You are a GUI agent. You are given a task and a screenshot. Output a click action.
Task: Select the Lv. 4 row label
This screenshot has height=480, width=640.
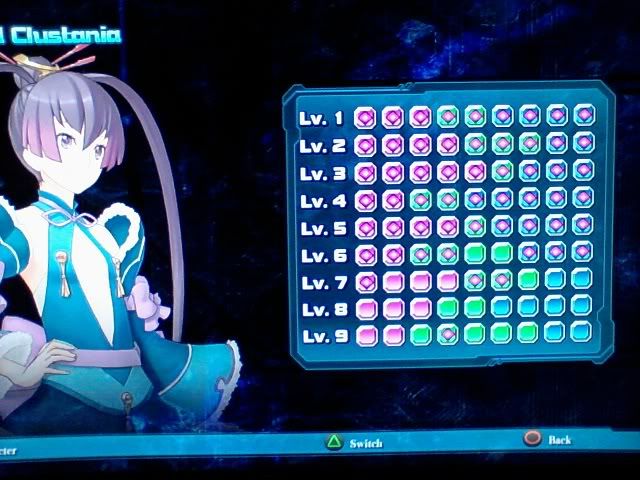pyautogui.click(x=321, y=200)
